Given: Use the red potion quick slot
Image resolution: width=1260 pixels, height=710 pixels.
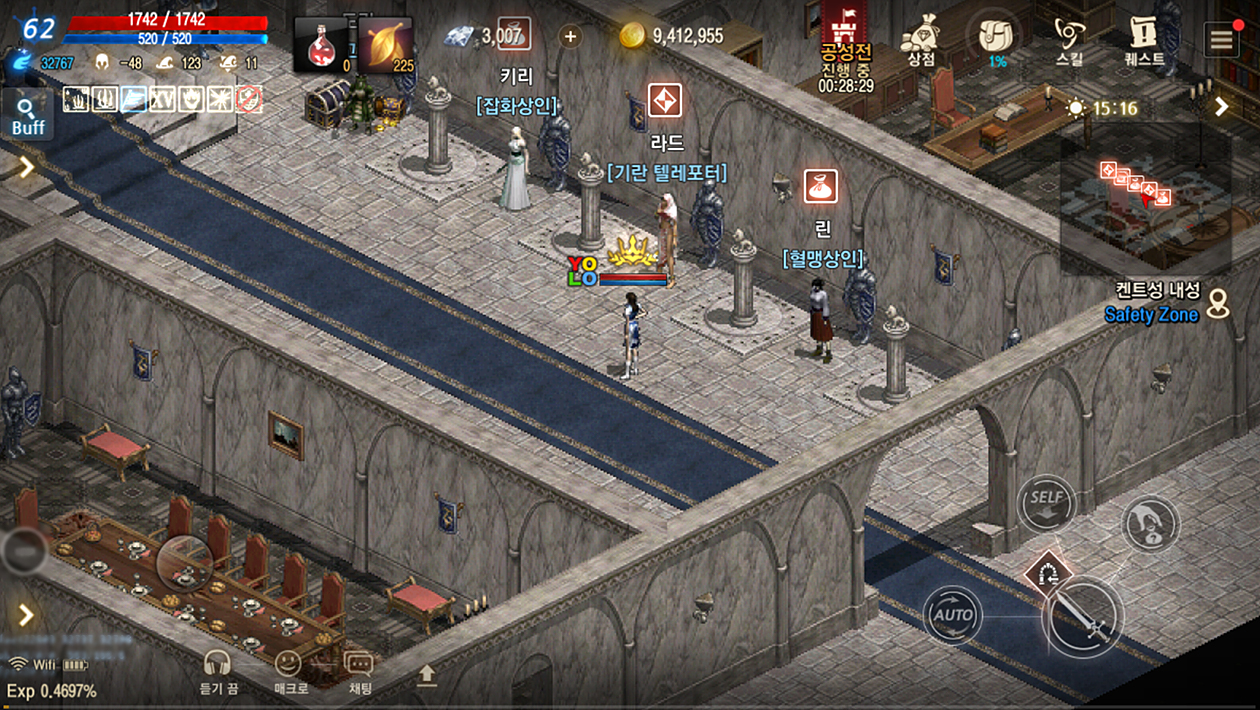Looking at the screenshot, I should point(321,45).
